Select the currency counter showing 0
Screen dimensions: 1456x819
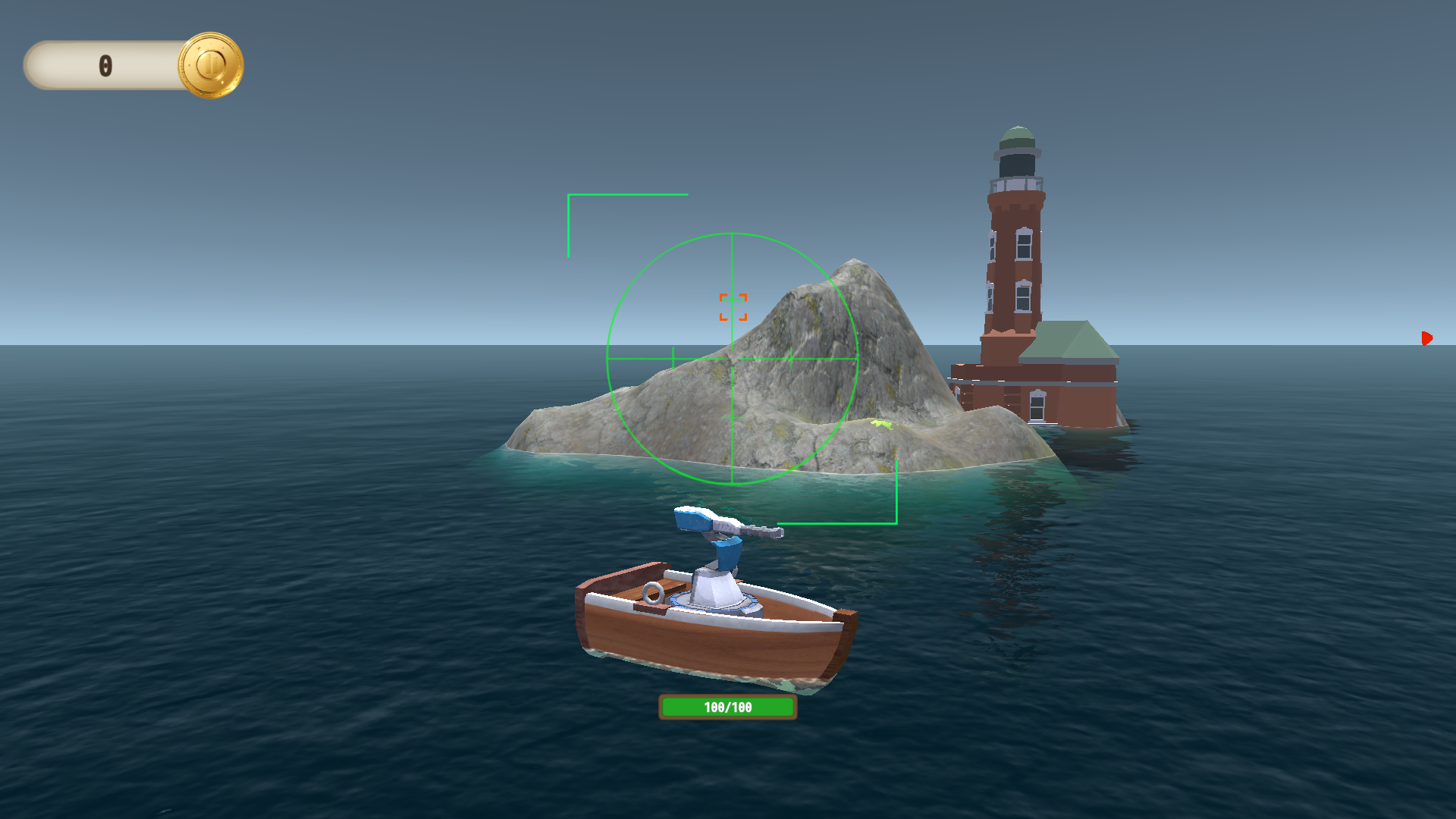pyautogui.click(x=106, y=65)
